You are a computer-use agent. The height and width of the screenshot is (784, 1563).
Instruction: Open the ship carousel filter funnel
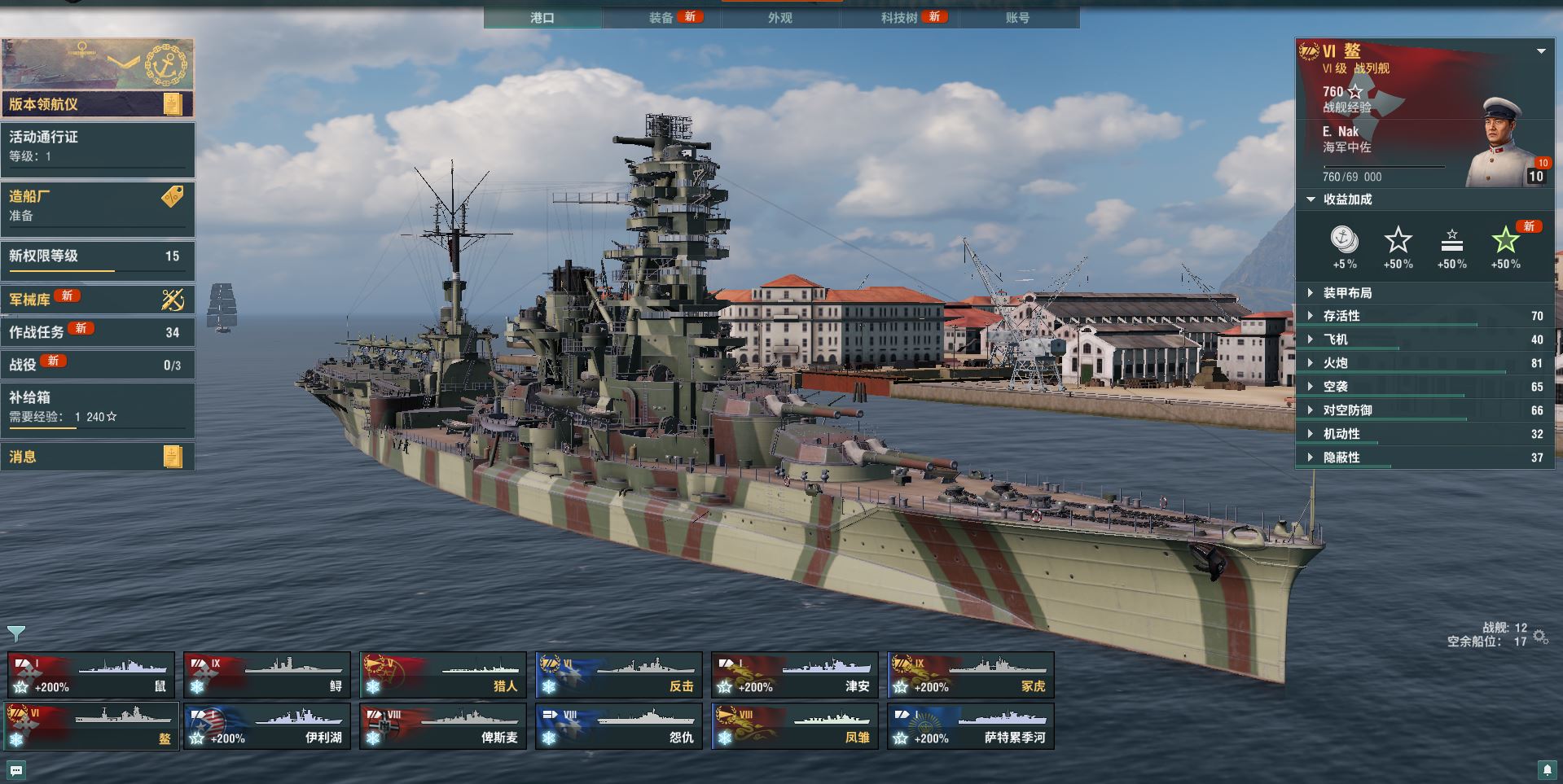coord(16,633)
